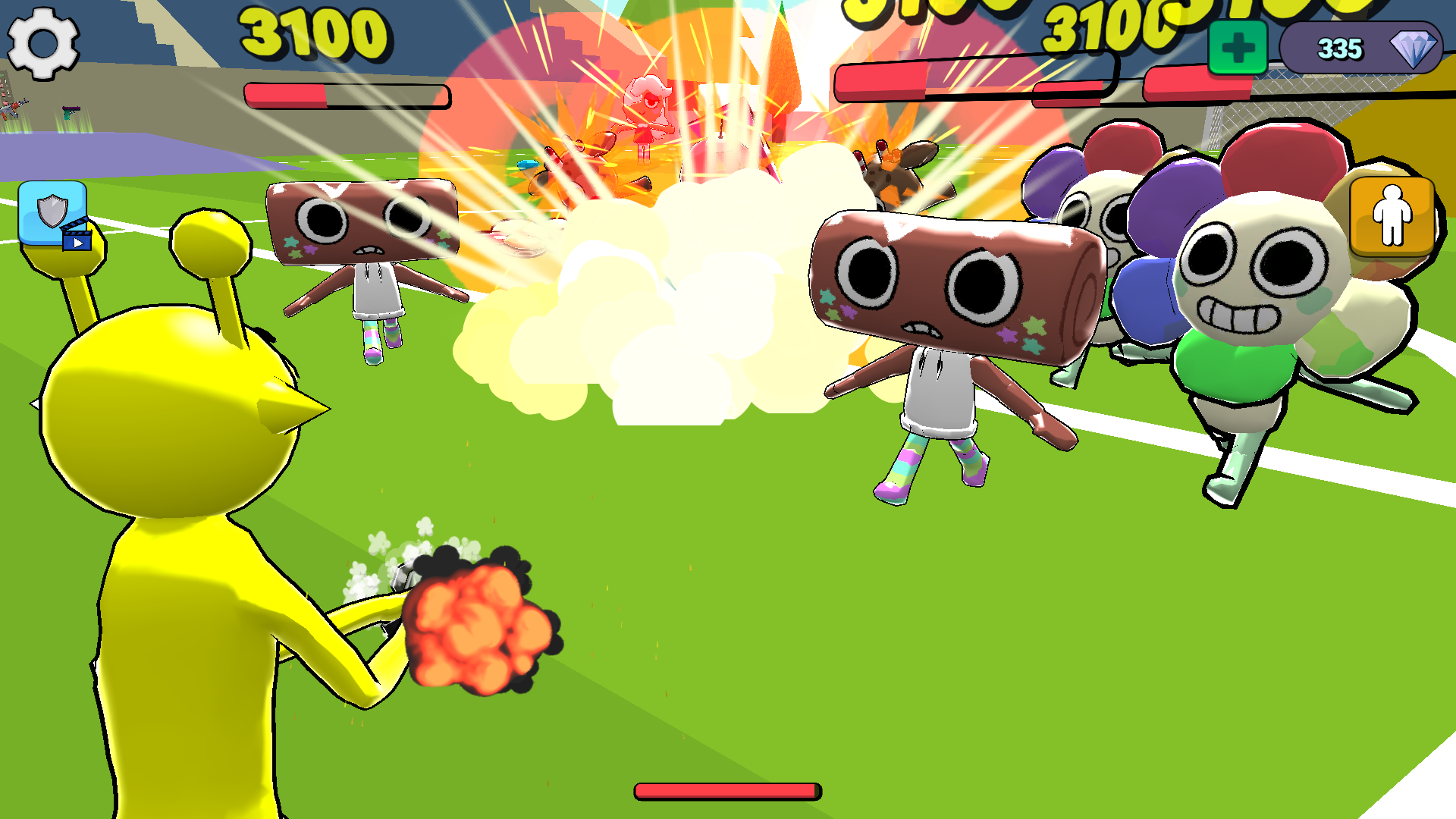Tap the player's red health bar at bottom
This screenshot has height=819, width=1456.
pos(728,789)
